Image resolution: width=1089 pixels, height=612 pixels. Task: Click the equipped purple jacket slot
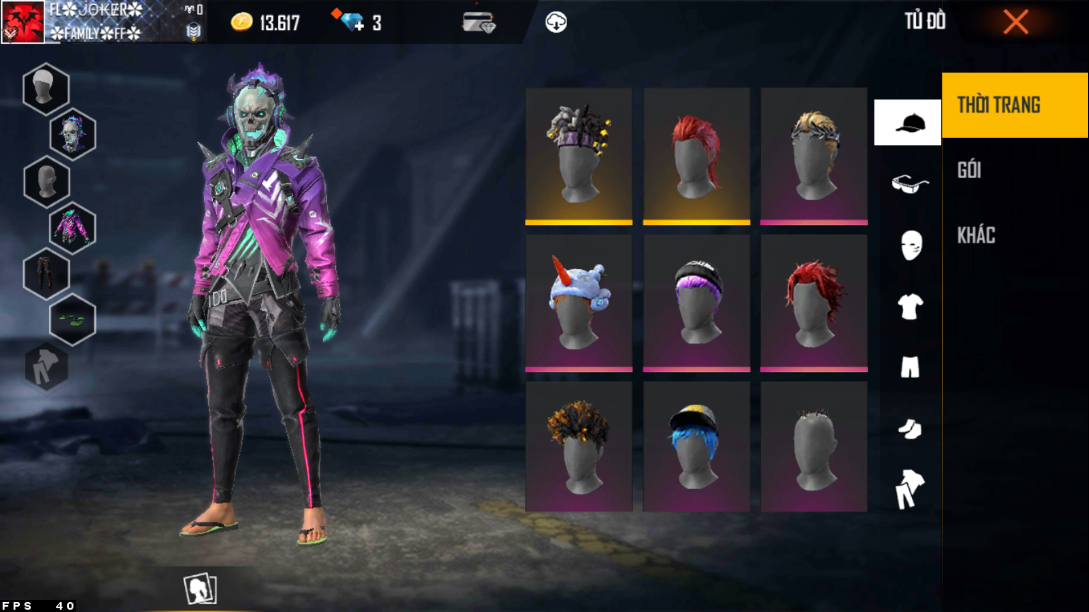73,227
